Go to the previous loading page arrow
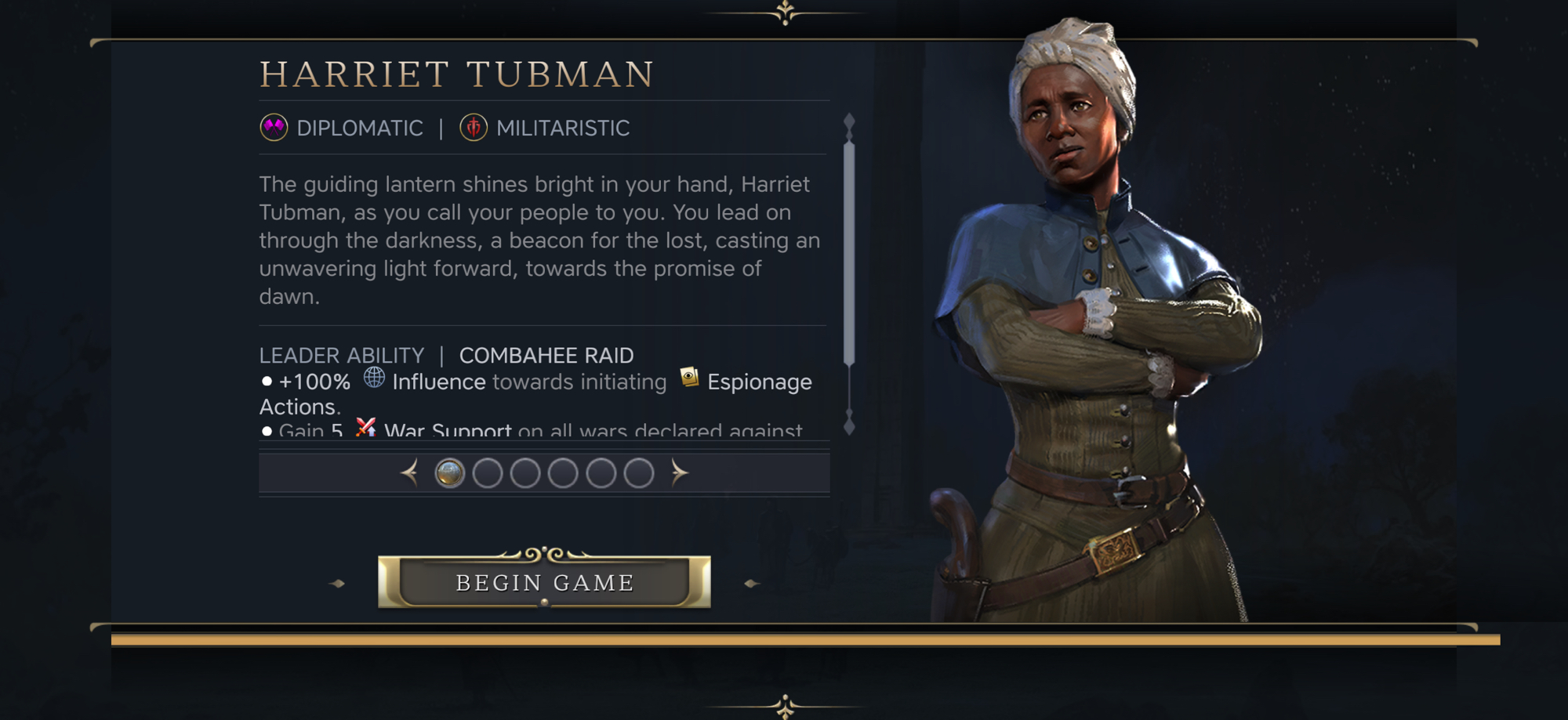The height and width of the screenshot is (720, 1568). pyautogui.click(x=409, y=472)
